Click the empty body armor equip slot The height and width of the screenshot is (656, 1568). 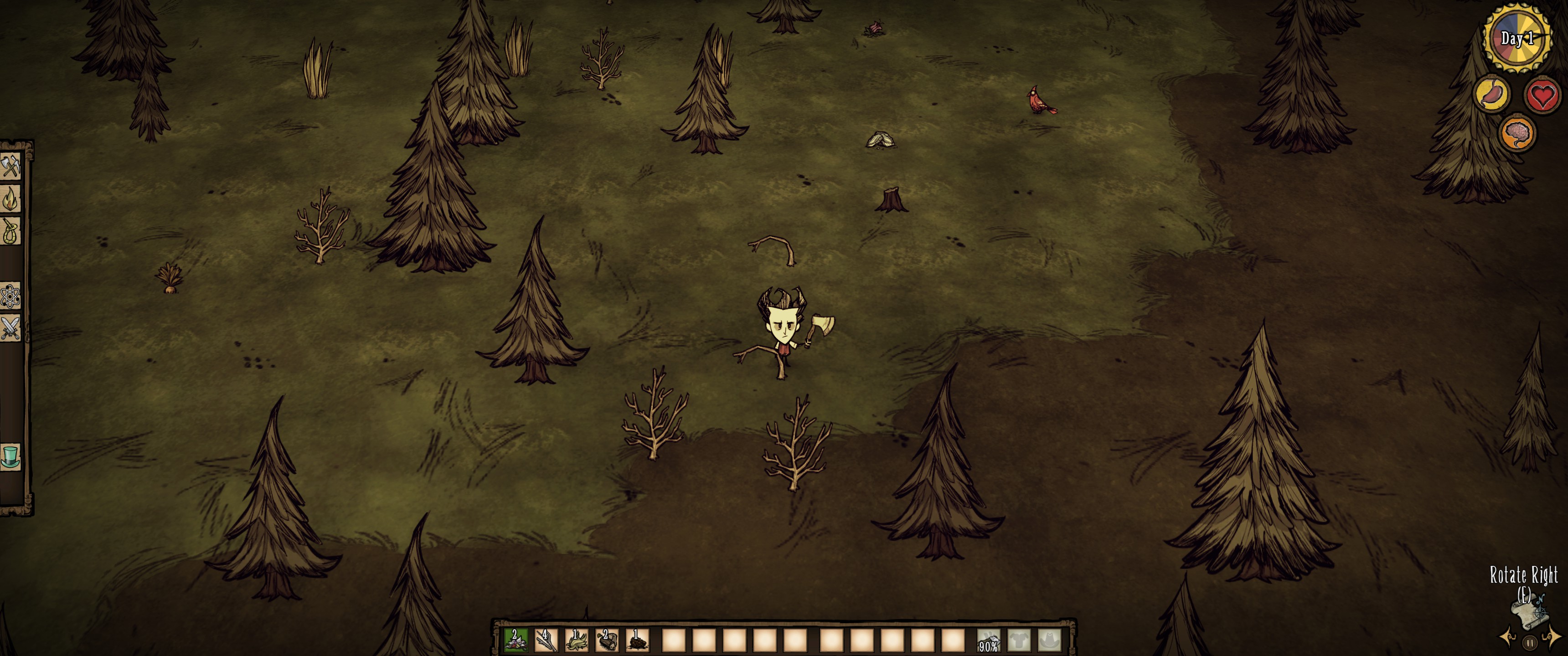pos(1018,640)
